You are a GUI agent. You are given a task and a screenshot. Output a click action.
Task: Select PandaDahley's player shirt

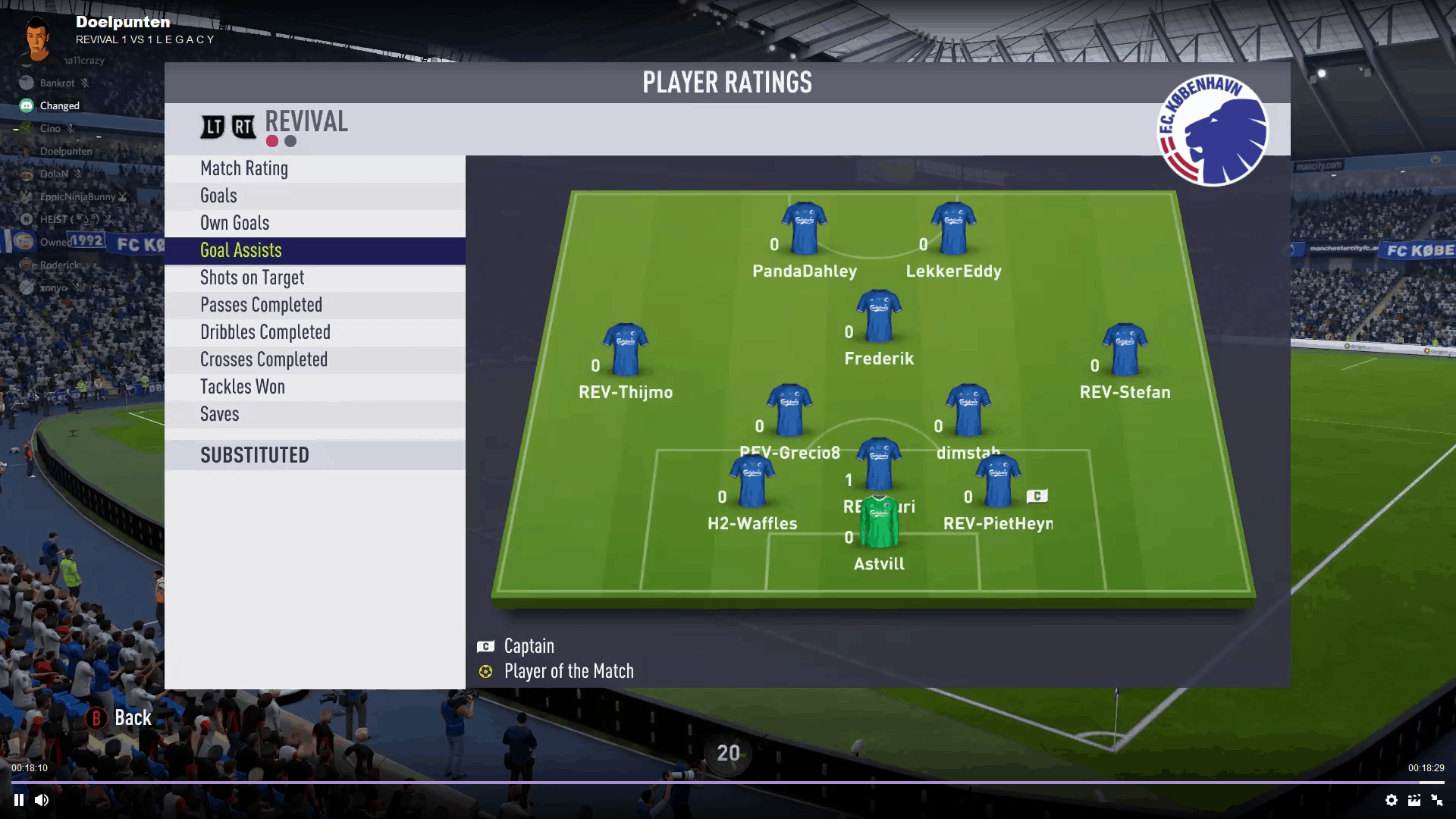pos(804,227)
